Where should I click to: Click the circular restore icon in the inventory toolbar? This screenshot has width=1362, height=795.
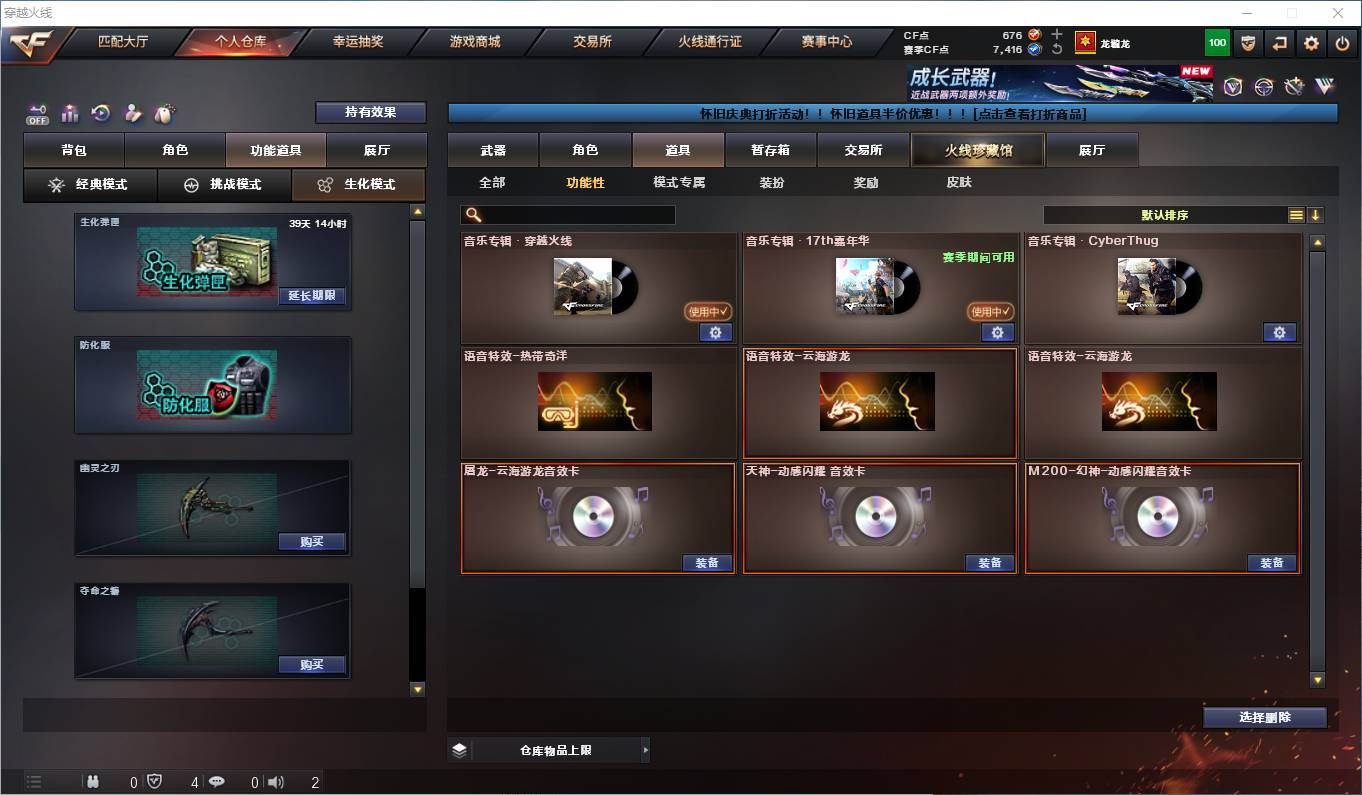click(x=99, y=113)
